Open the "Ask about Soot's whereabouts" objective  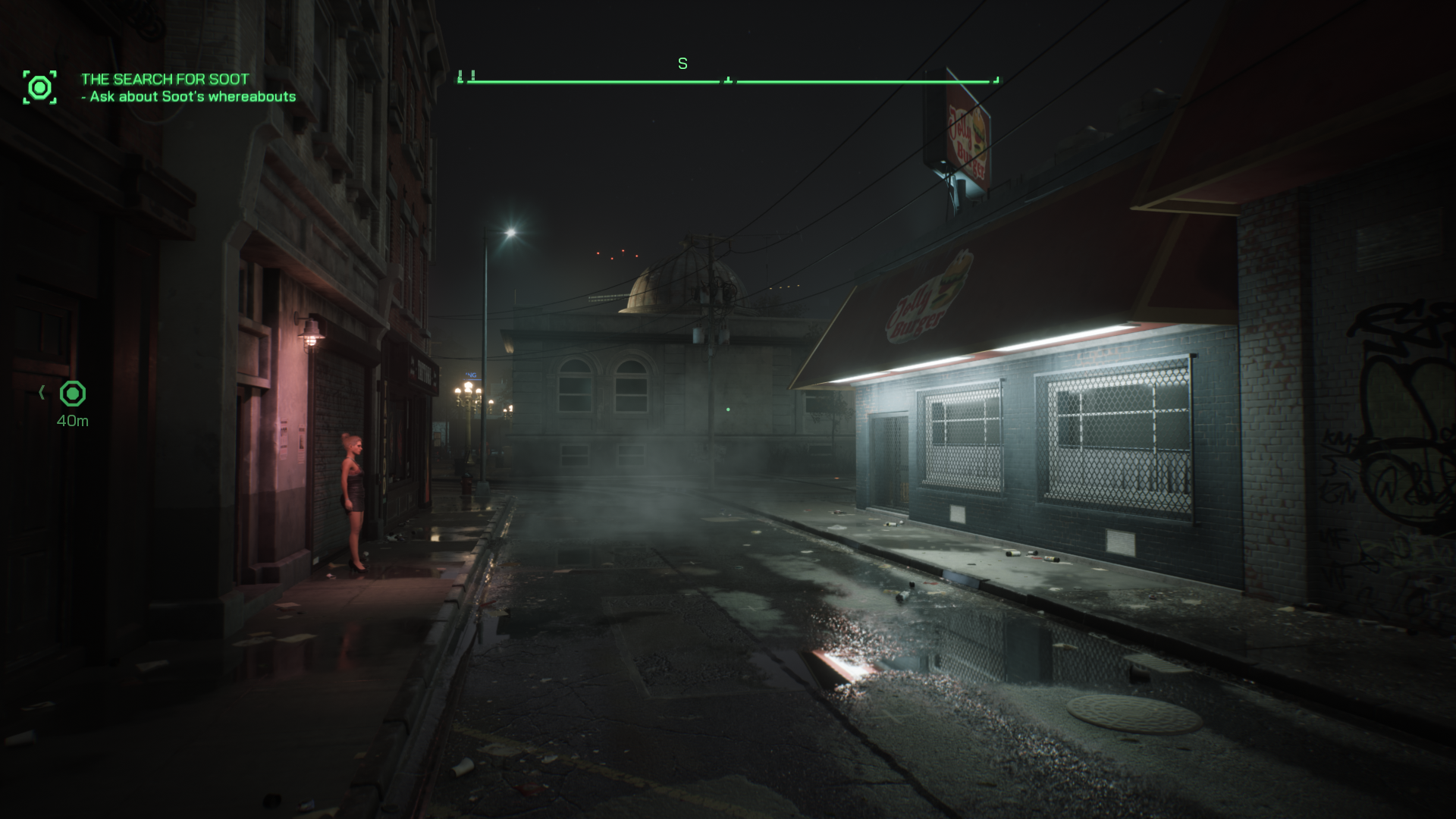(193, 97)
